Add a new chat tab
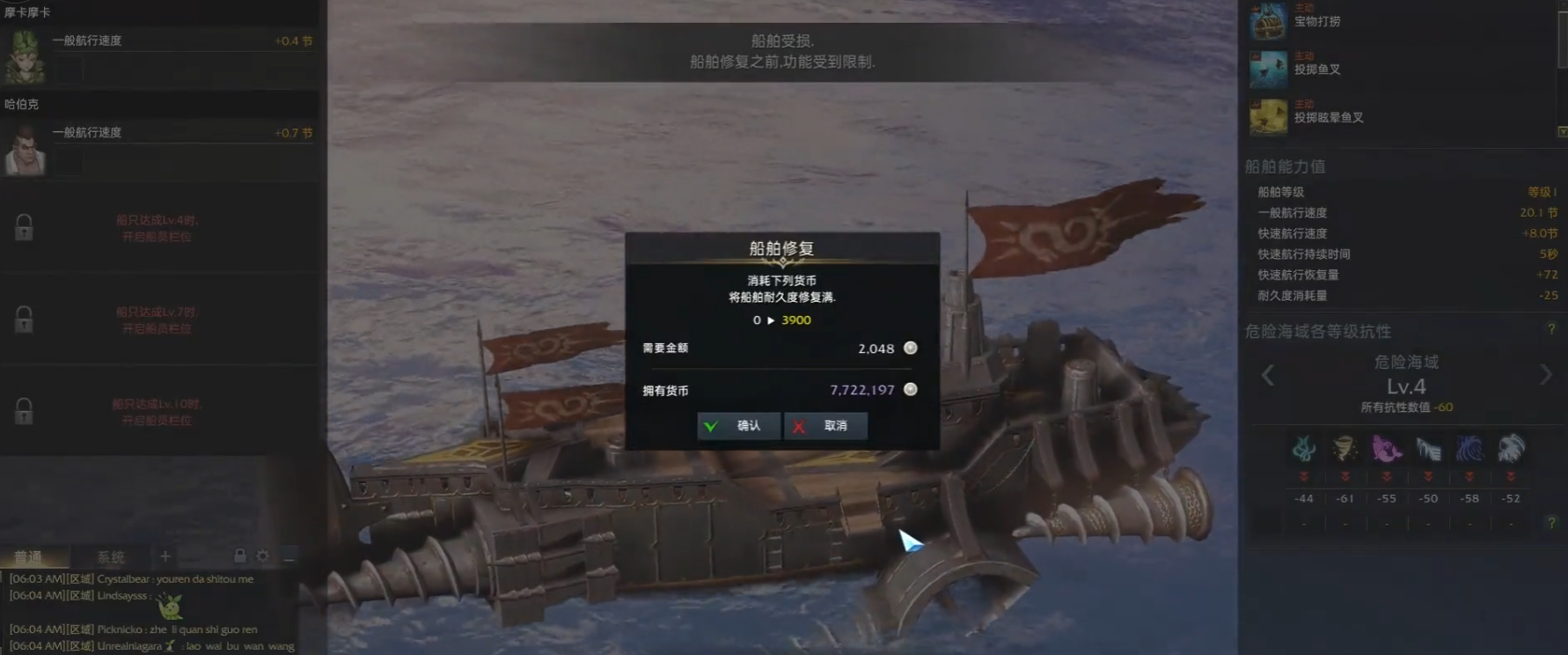 [165, 556]
